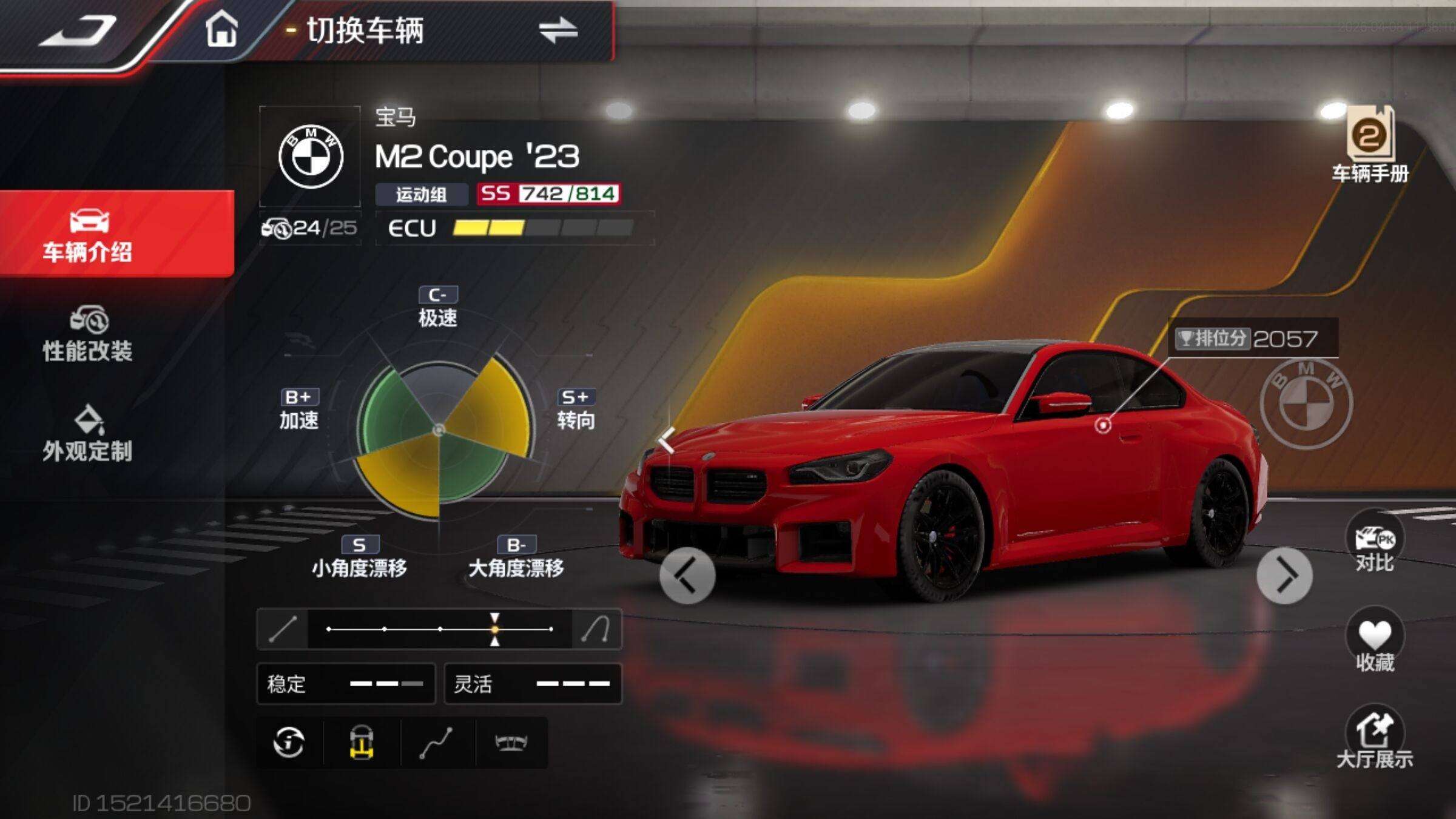
Task: Click the upgrade parts 24/25 counter
Action: (x=310, y=228)
